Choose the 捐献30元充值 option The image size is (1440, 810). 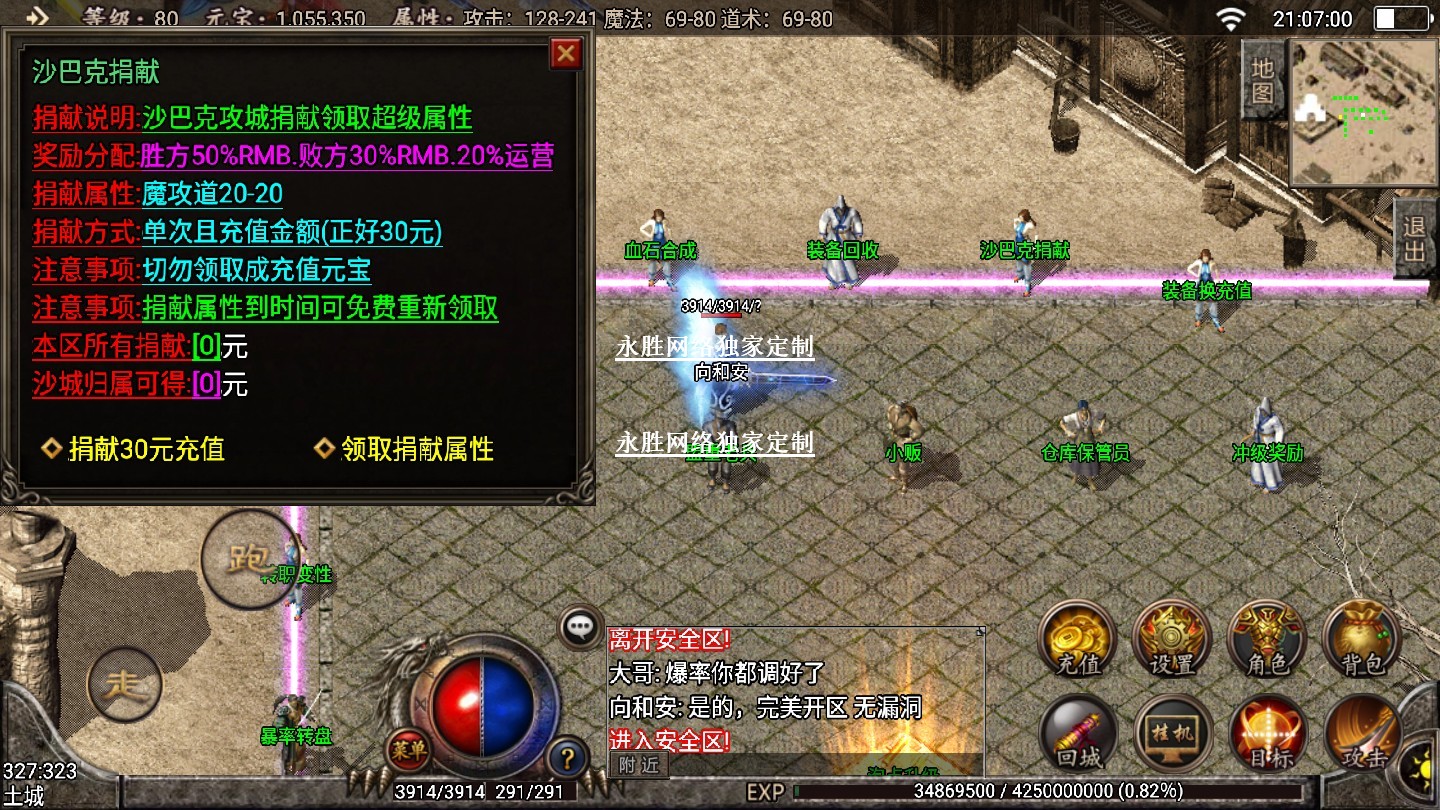(134, 449)
